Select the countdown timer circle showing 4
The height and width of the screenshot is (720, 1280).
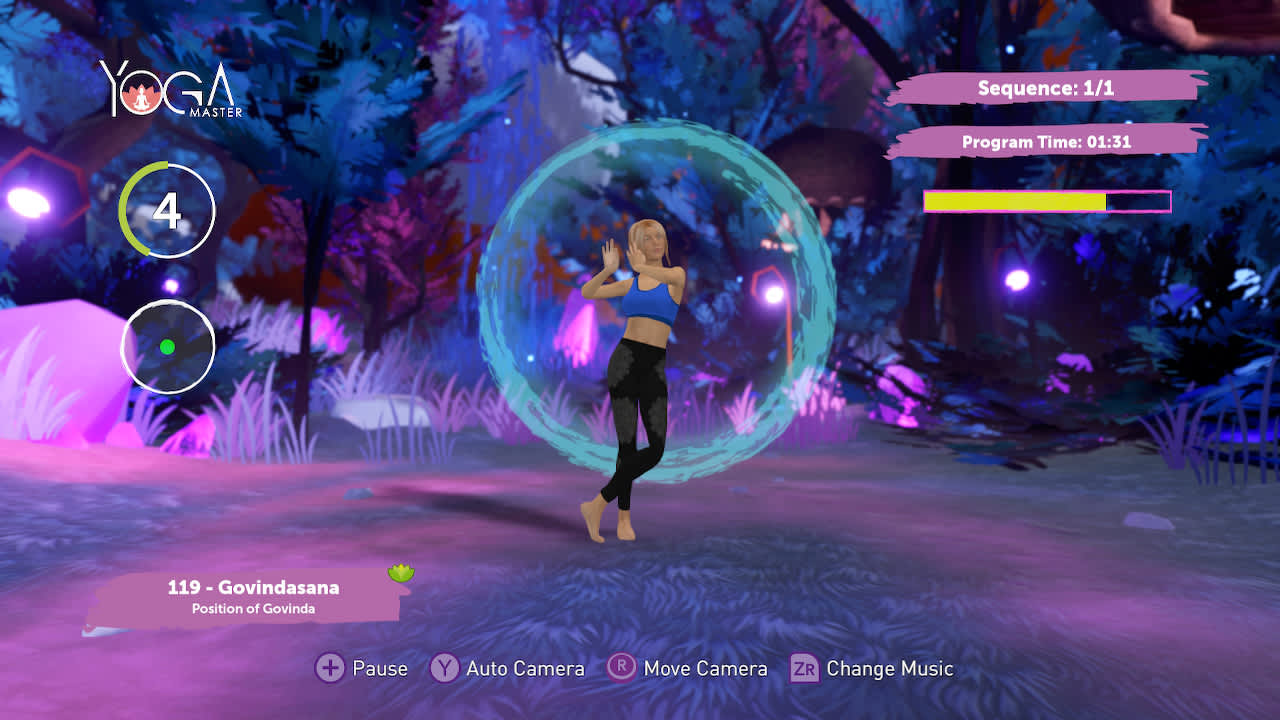167,210
